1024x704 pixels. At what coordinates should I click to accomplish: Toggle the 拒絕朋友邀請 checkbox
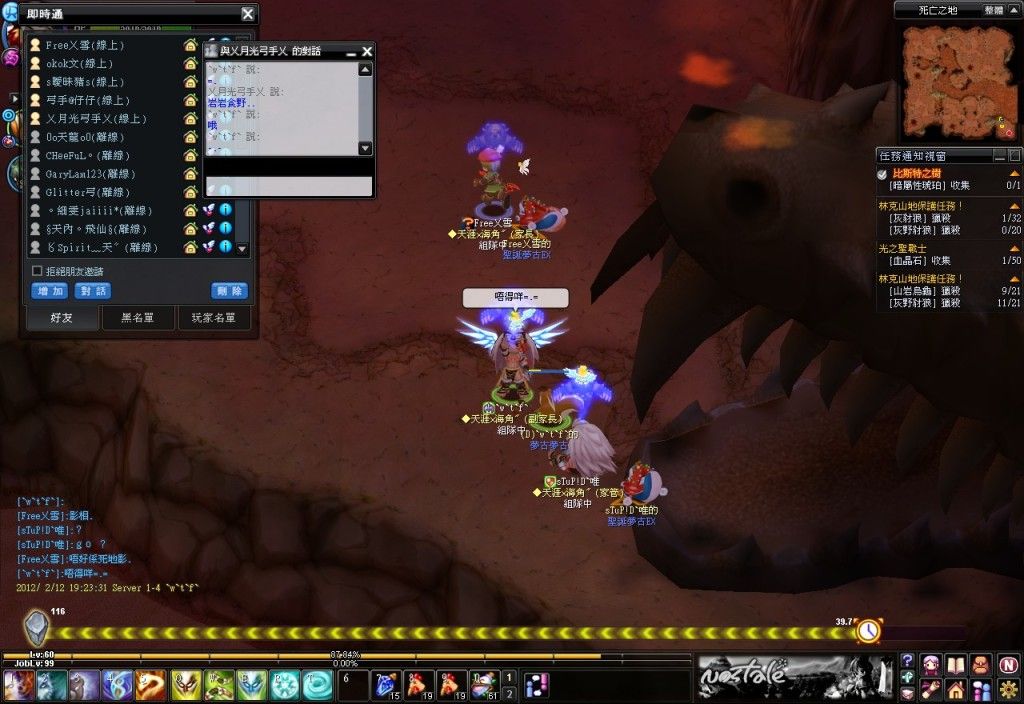[37, 271]
